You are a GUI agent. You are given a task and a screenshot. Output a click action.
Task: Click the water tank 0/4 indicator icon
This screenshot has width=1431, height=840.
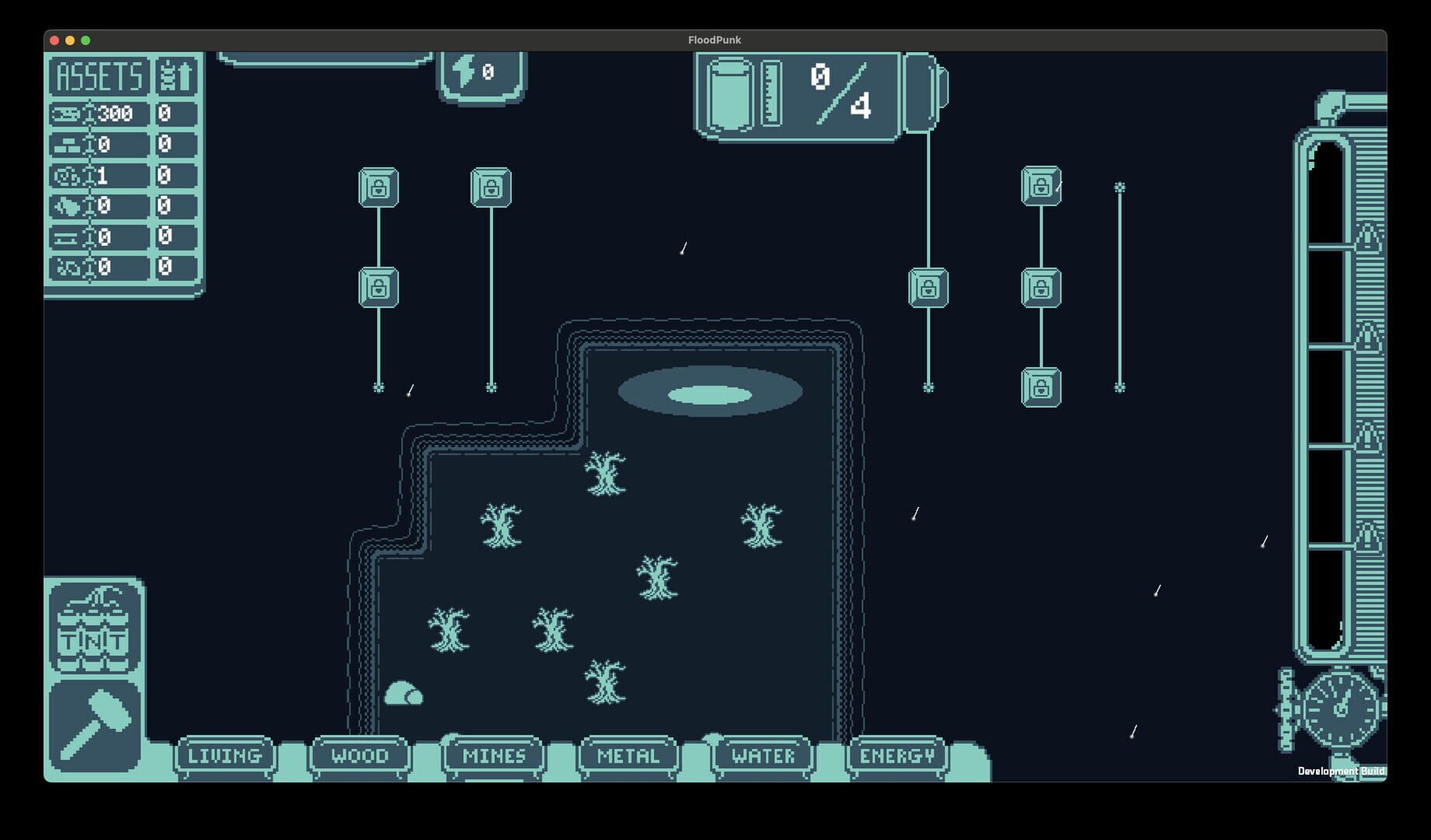point(729,95)
